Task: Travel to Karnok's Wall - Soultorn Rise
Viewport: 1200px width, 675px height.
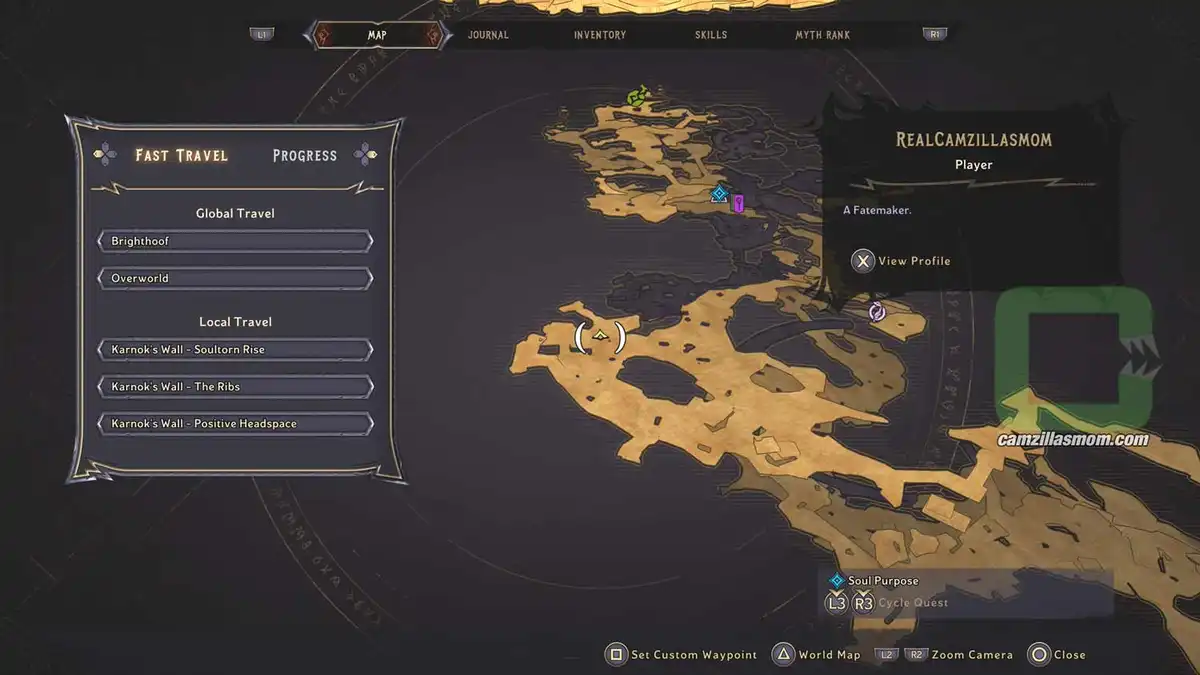Action: tap(235, 350)
